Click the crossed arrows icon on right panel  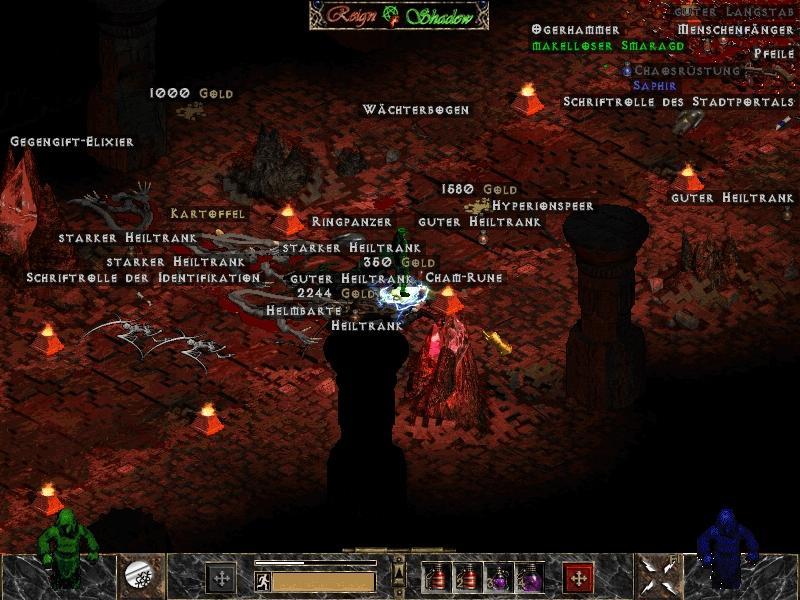pos(660,575)
